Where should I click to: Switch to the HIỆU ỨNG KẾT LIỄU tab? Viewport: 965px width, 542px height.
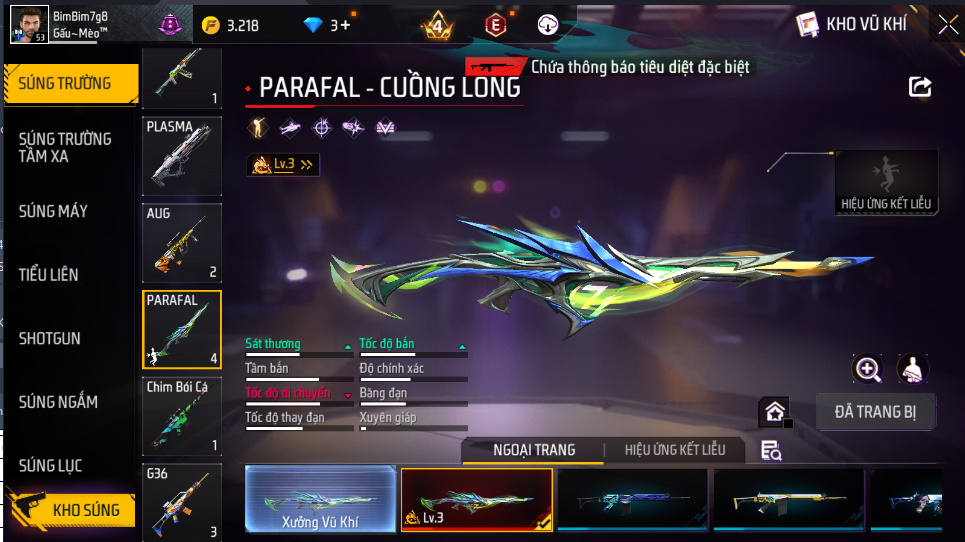674,450
